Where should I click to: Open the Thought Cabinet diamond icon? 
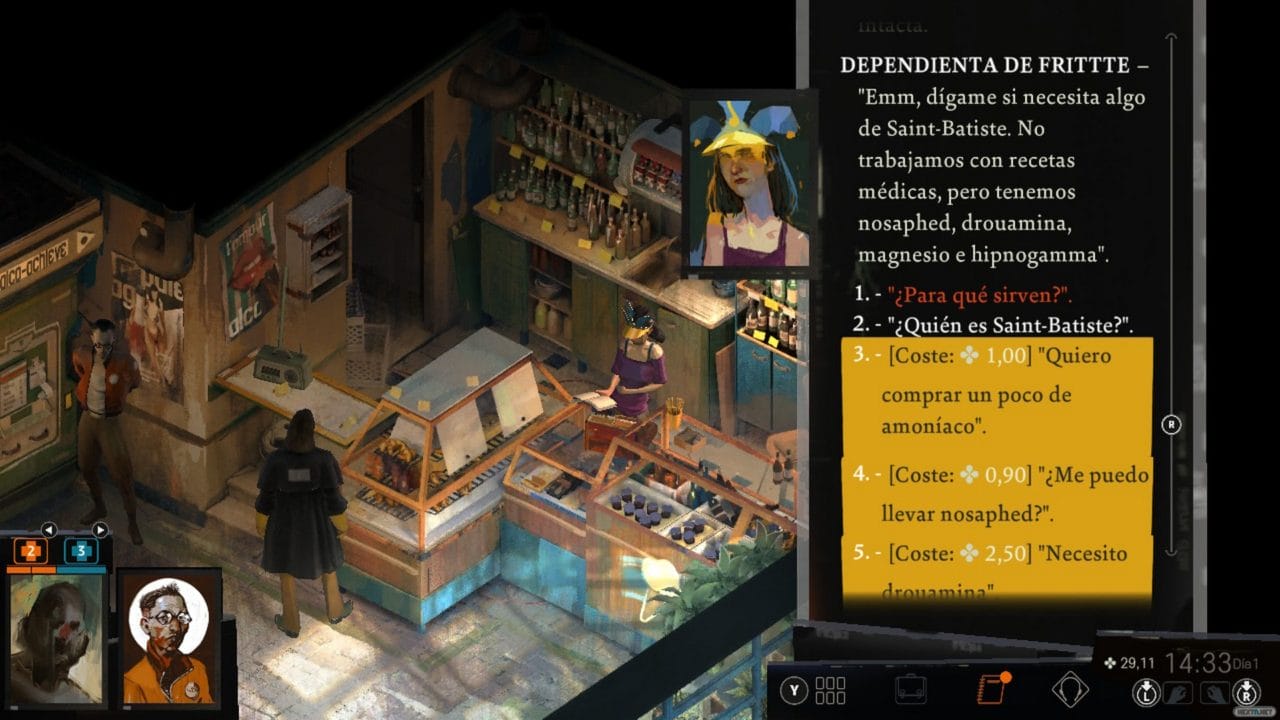point(1071,688)
